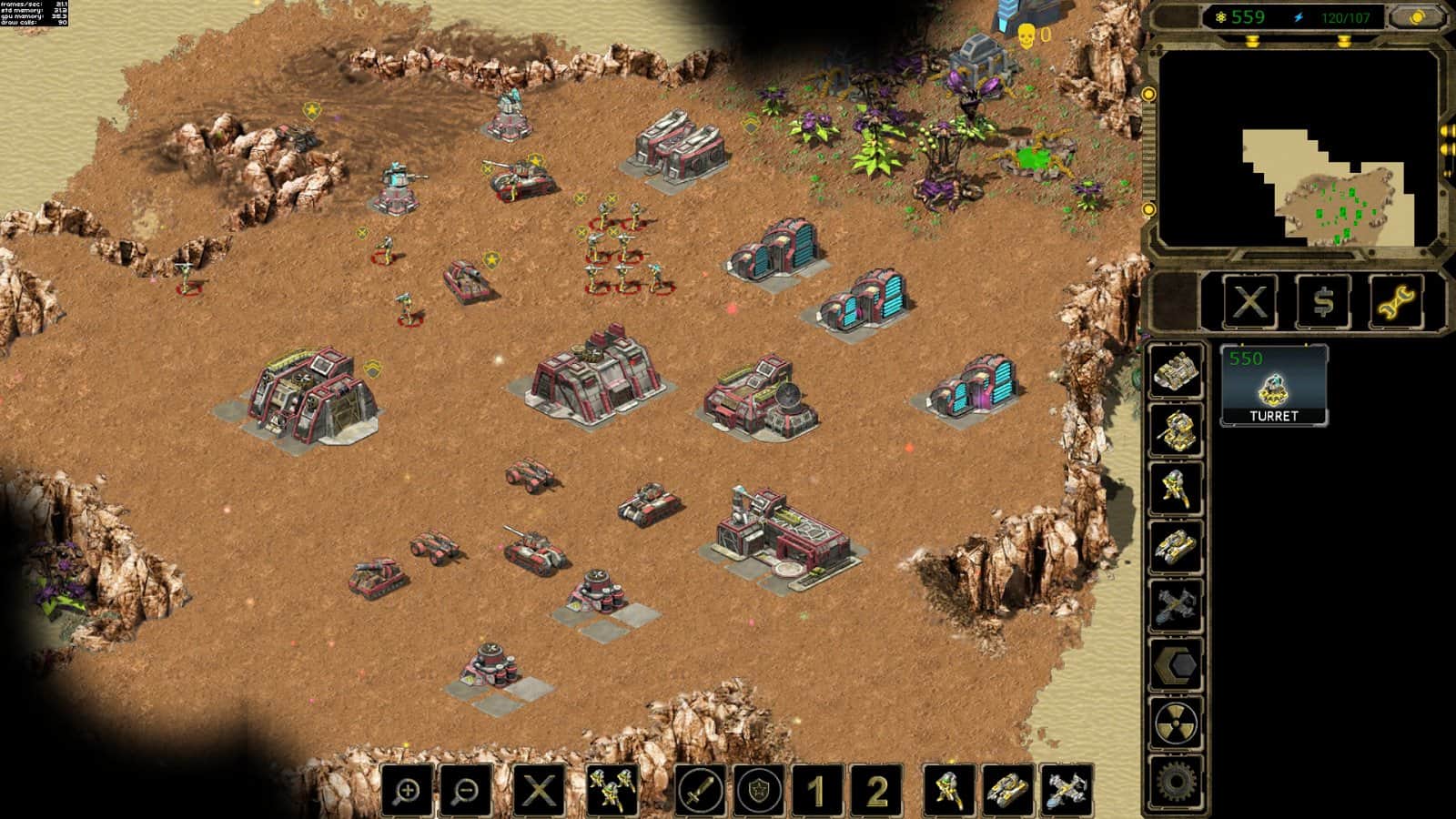
Task: Set attack stance with the sword icon
Action: [701, 790]
